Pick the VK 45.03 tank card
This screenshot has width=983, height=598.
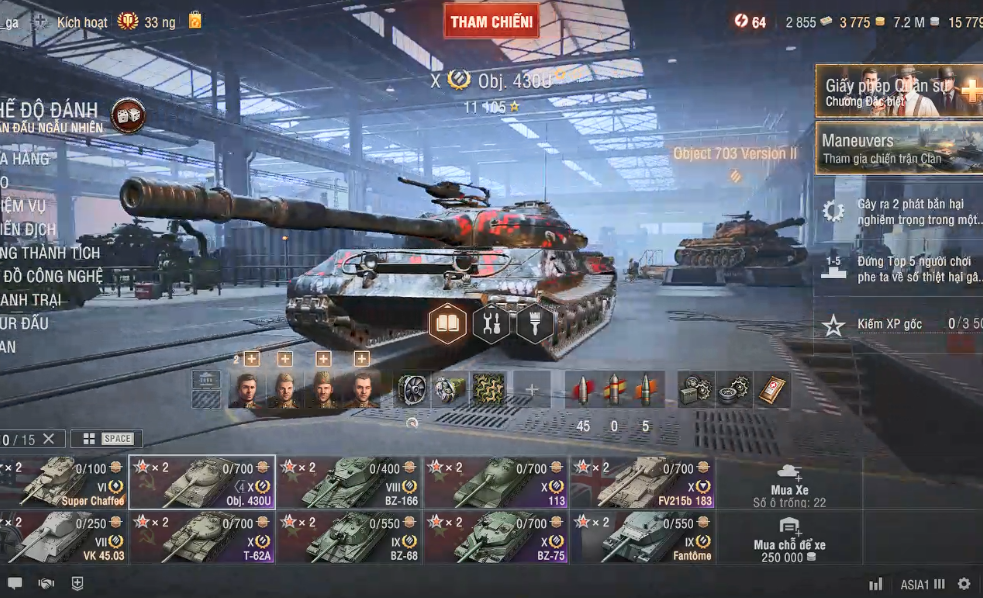click(x=66, y=537)
